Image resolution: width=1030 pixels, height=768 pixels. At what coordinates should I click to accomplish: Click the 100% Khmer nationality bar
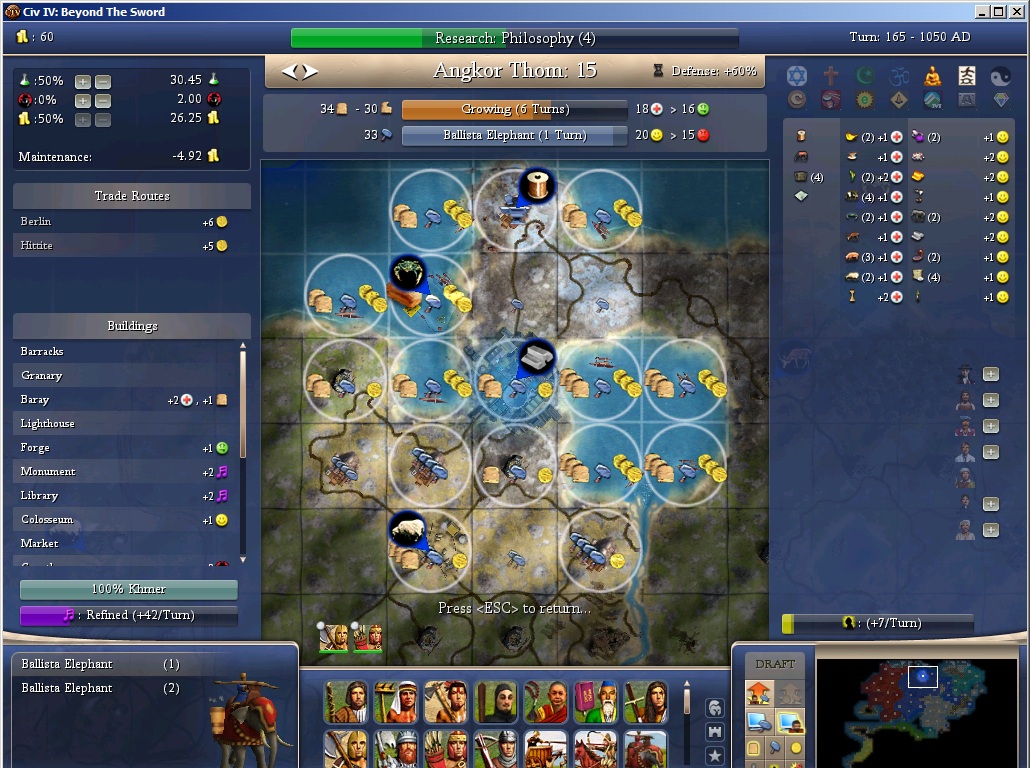point(129,589)
